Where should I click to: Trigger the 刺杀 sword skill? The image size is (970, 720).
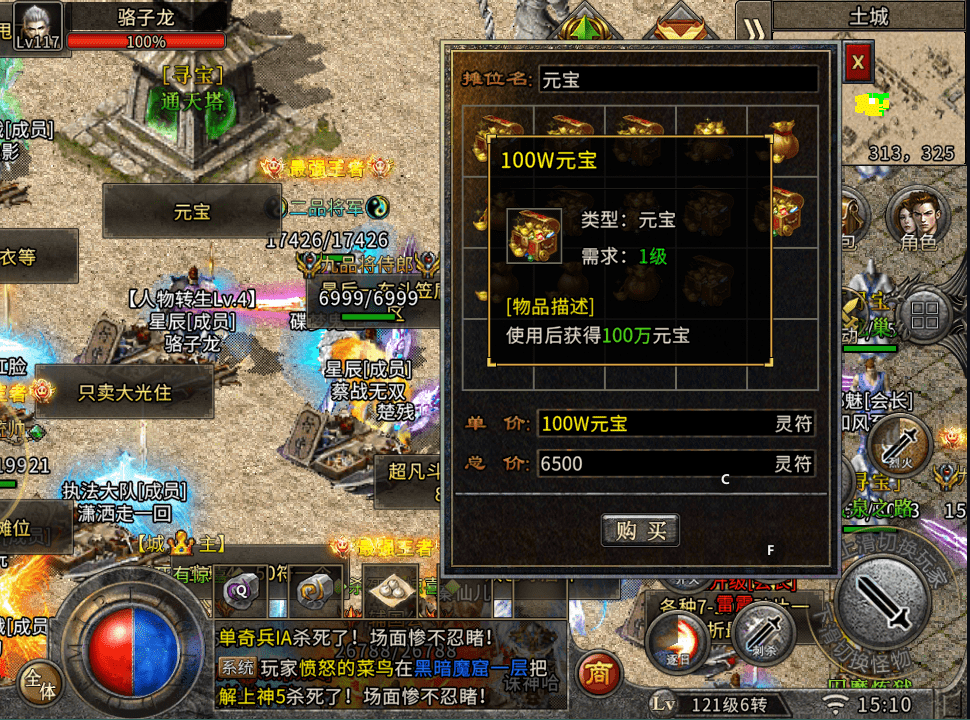764,632
